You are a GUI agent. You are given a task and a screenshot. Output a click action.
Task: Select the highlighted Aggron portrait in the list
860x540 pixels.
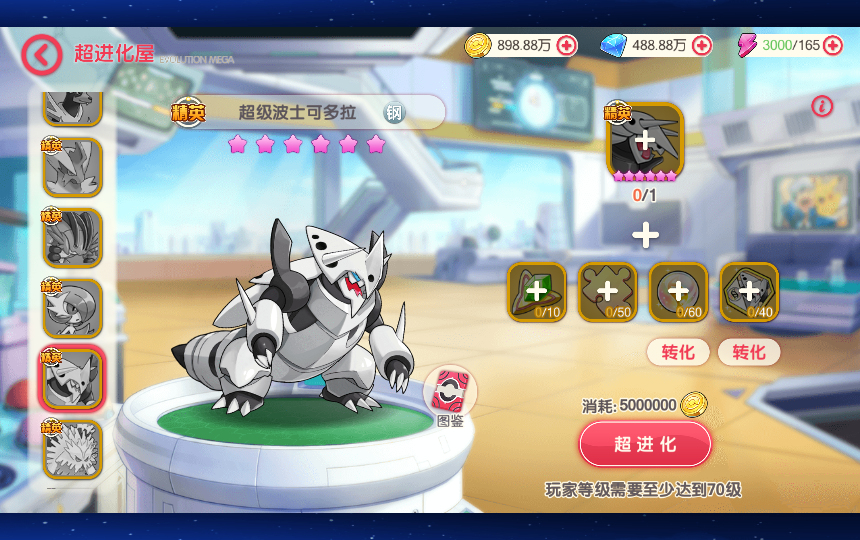point(72,378)
